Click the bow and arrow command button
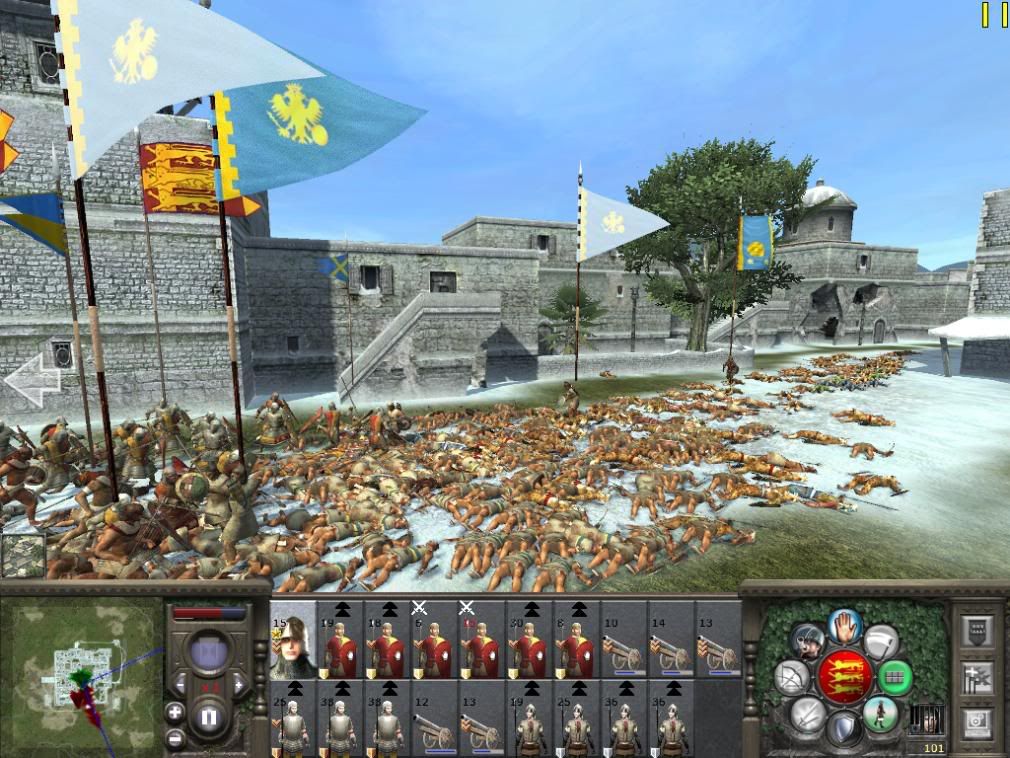Image resolution: width=1010 pixels, height=758 pixels. [792, 678]
